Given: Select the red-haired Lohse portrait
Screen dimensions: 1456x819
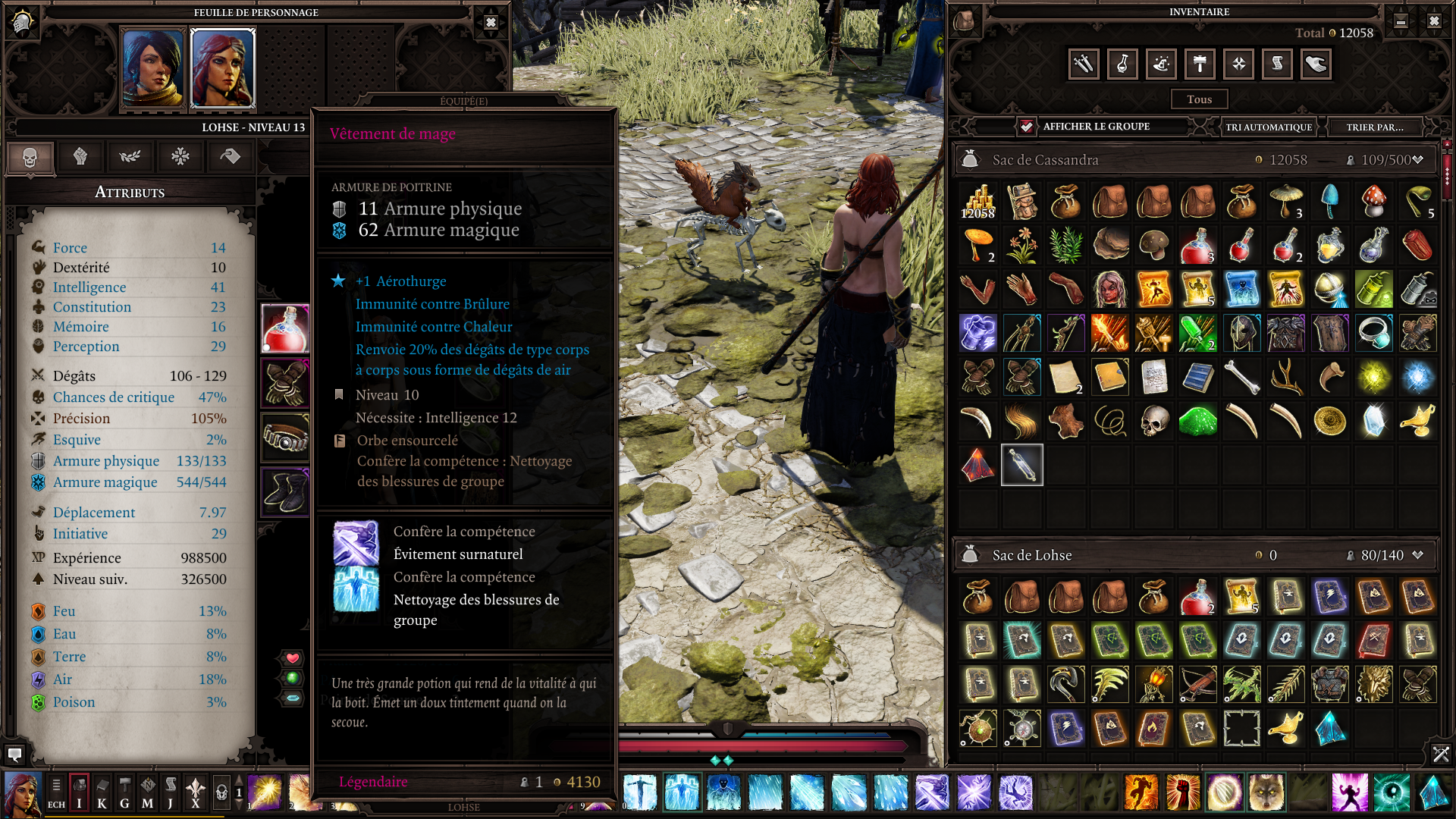Looking at the screenshot, I should 223,68.
